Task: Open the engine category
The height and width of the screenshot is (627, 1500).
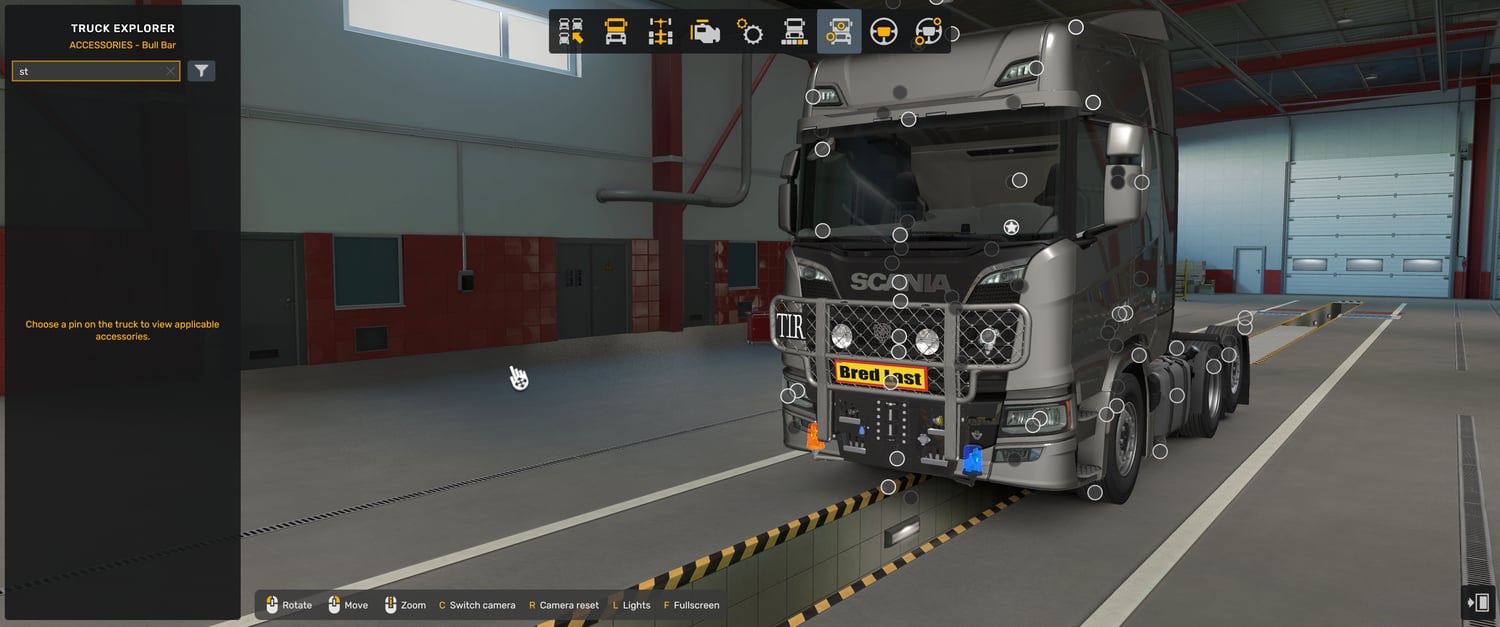Action: tap(705, 32)
